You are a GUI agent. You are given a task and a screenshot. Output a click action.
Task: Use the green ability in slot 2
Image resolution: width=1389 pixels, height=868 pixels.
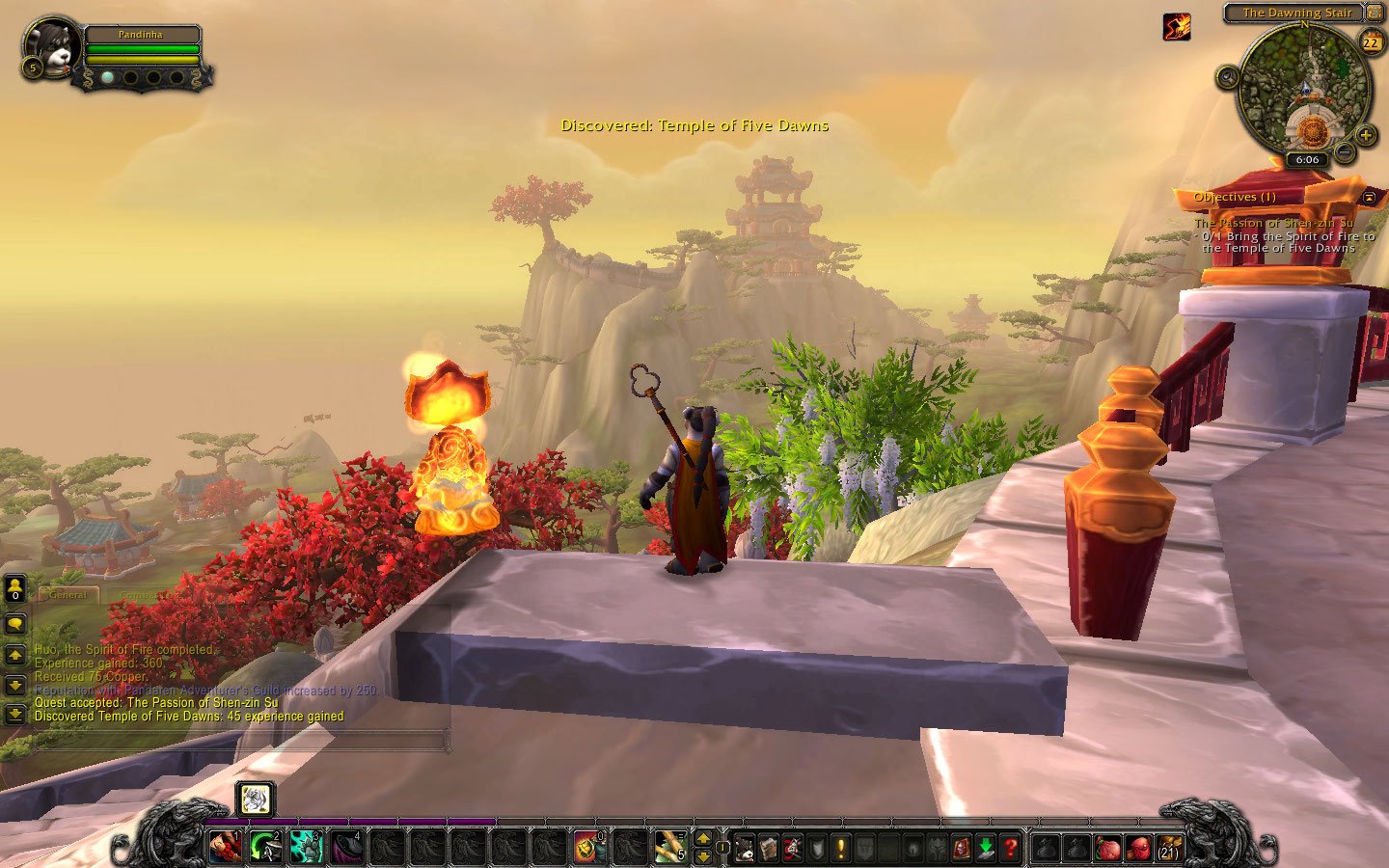(x=266, y=847)
